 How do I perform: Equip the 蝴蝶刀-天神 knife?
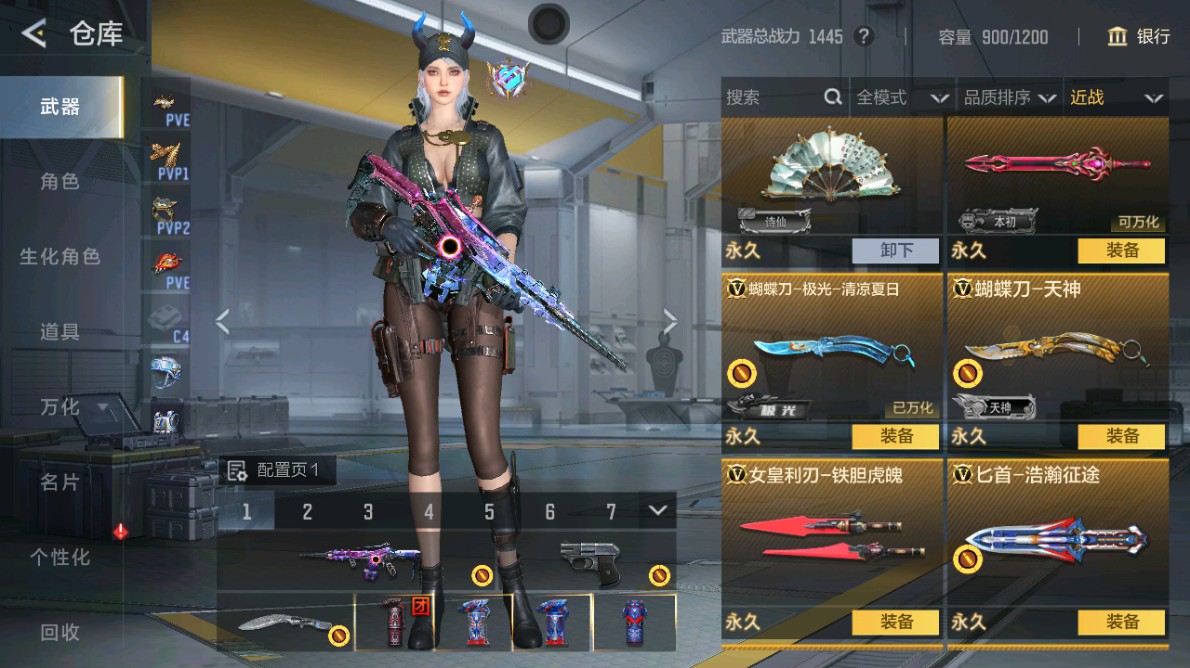point(1122,436)
